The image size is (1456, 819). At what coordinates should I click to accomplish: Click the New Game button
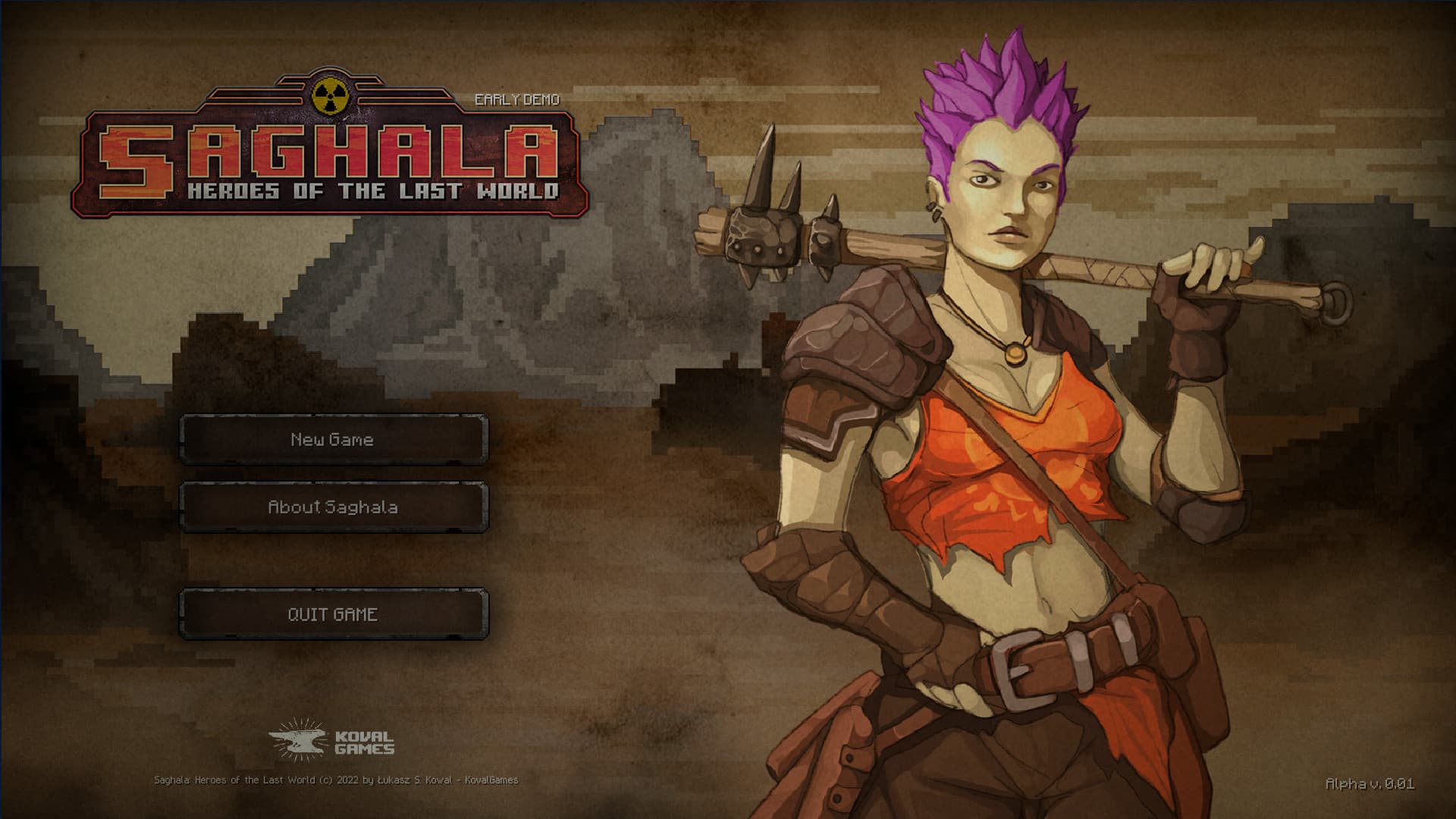(x=332, y=440)
